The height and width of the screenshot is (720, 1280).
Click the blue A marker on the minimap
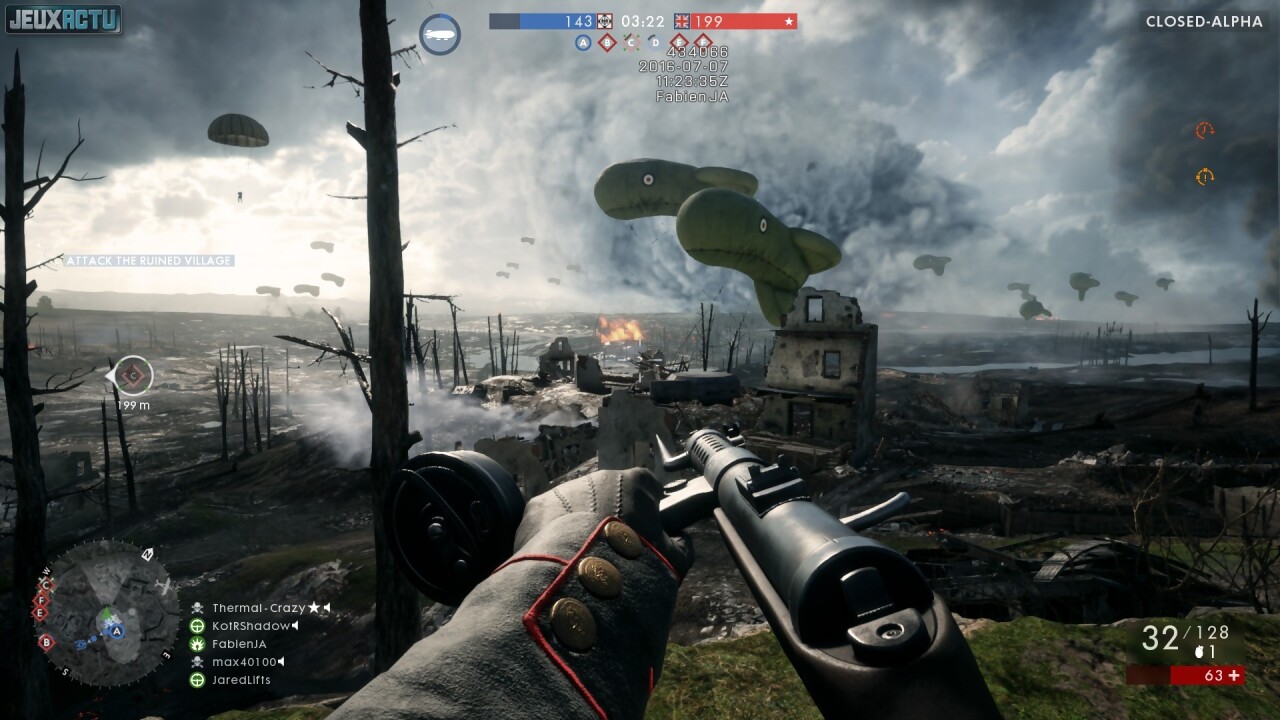(117, 631)
